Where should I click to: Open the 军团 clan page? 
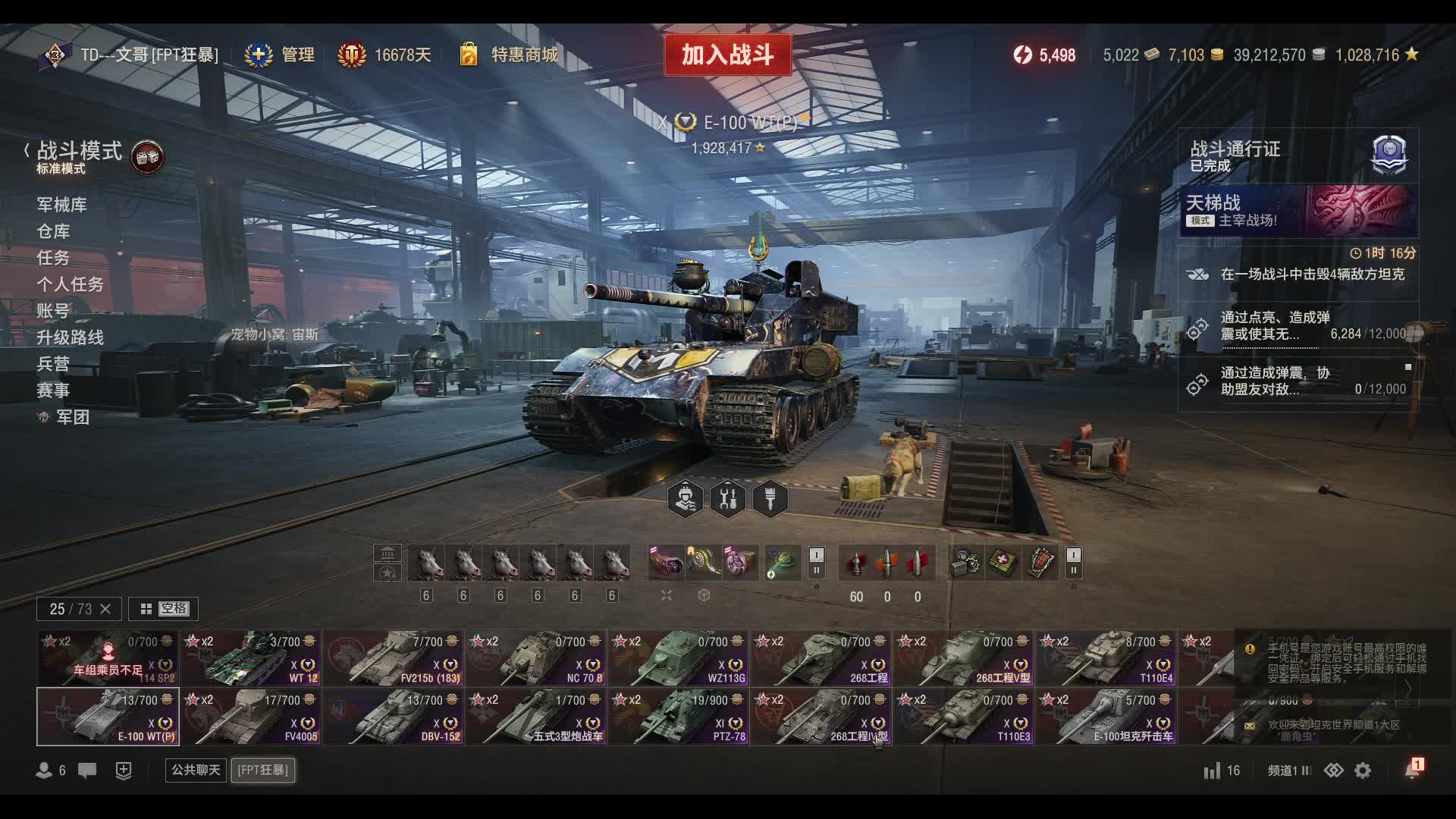pyautogui.click(x=72, y=417)
